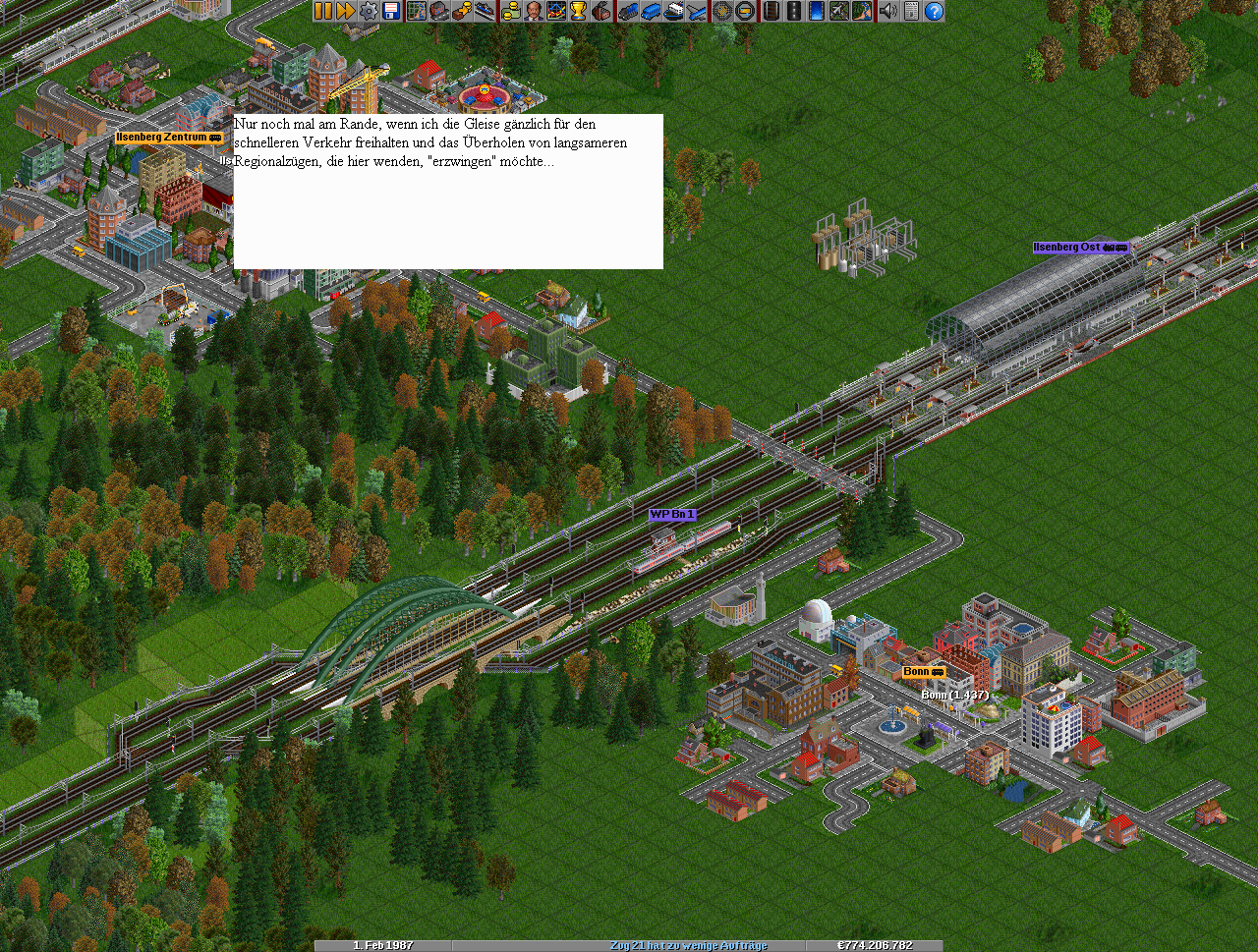Zoom out the view

(745, 11)
